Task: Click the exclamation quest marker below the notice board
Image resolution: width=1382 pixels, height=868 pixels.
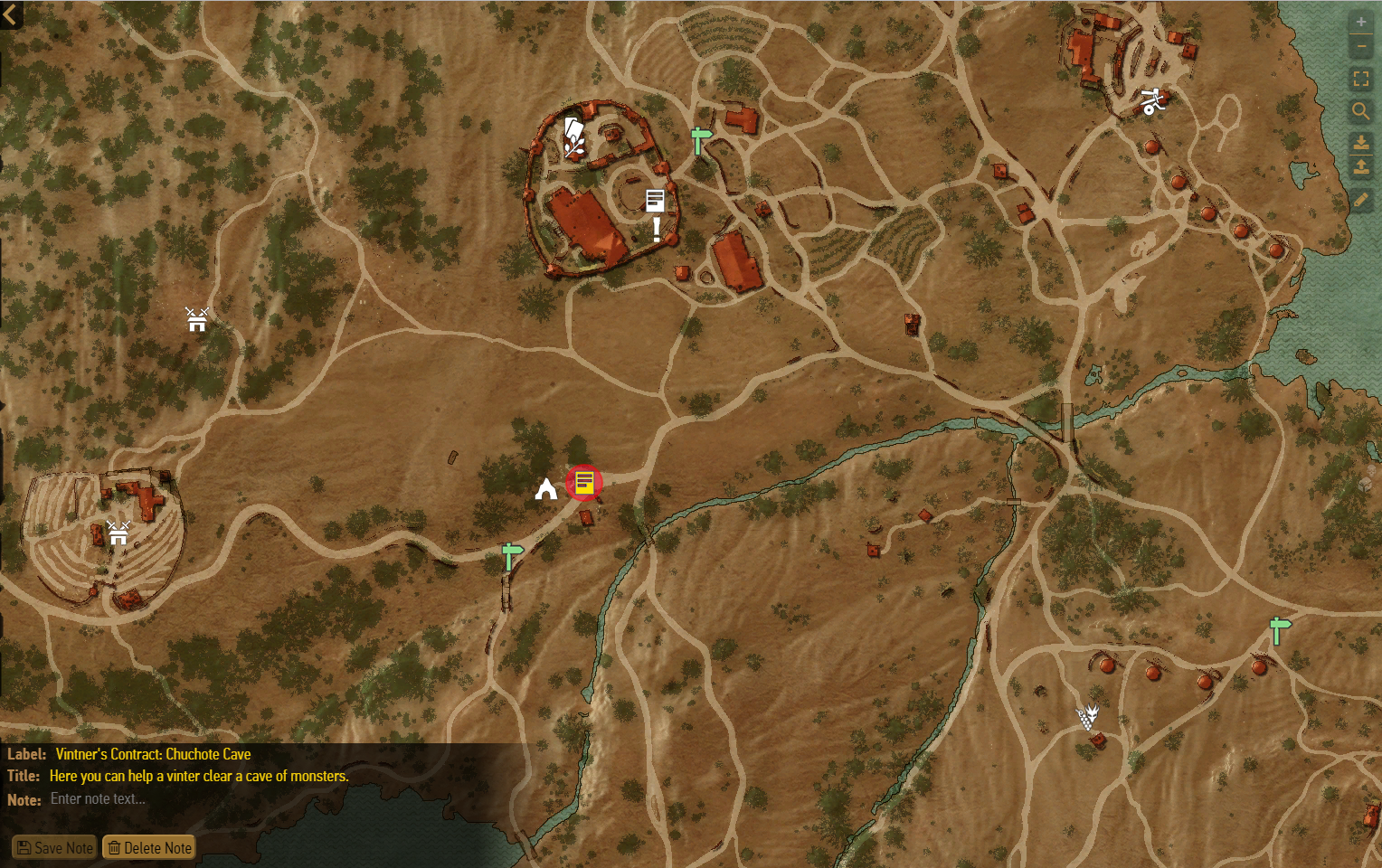Action: 656,229
